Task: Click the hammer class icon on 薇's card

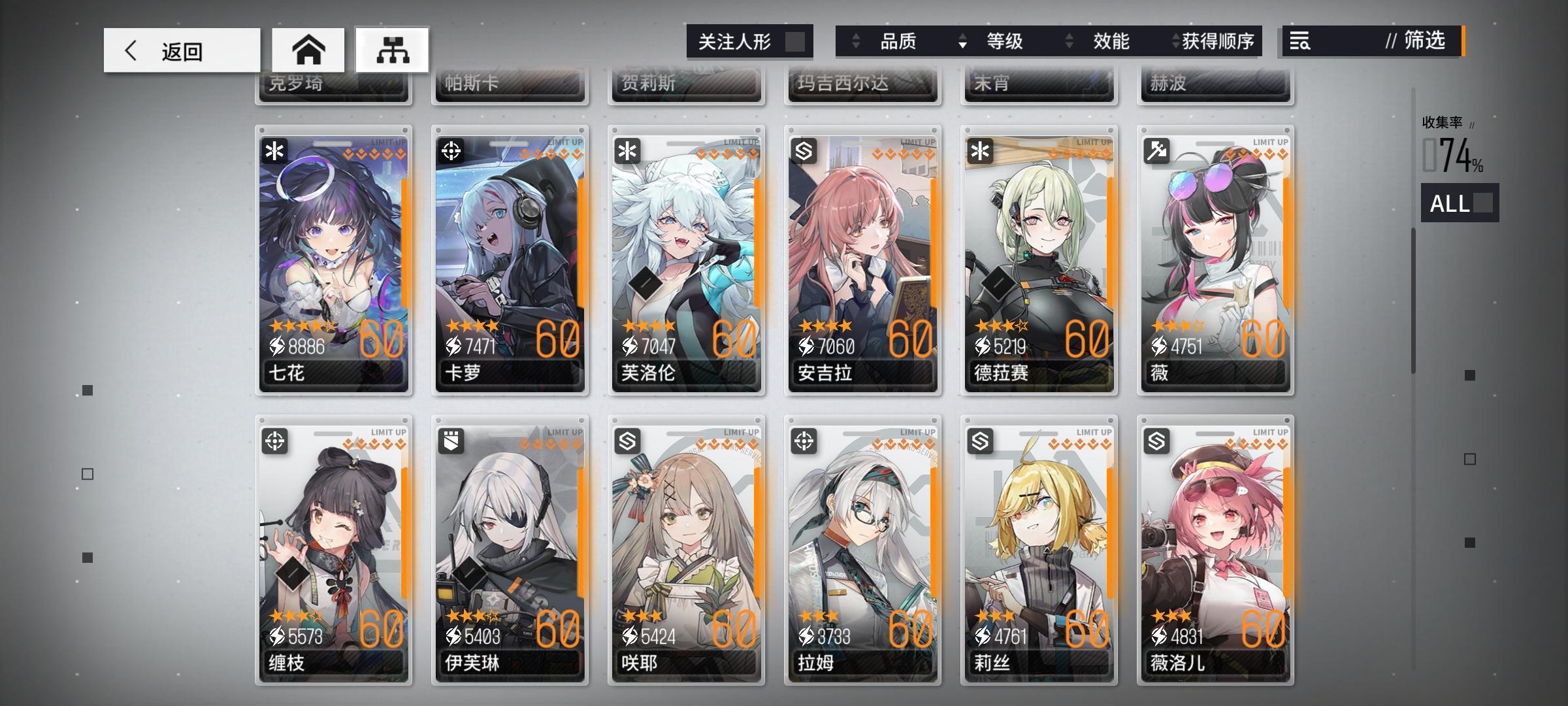Action: pyautogui.click(x=1156, y=150)
